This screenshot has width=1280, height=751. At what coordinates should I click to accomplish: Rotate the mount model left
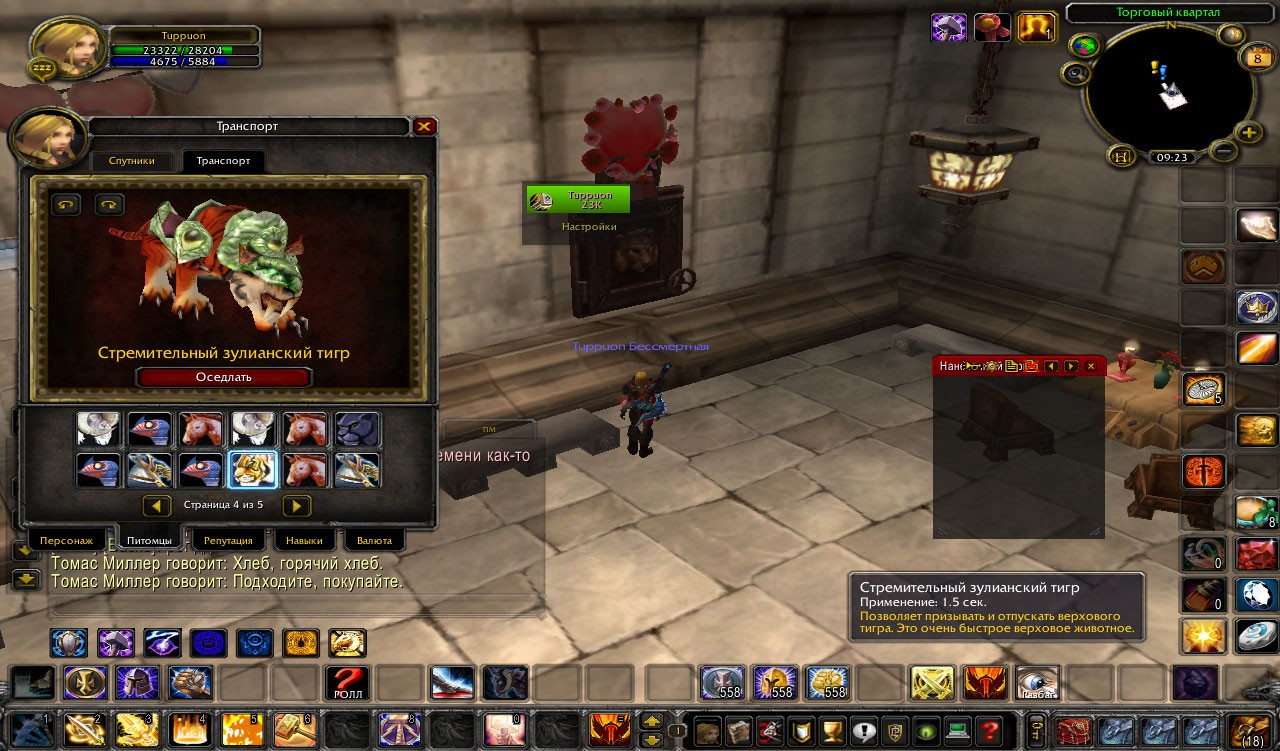tap(66, 204)
